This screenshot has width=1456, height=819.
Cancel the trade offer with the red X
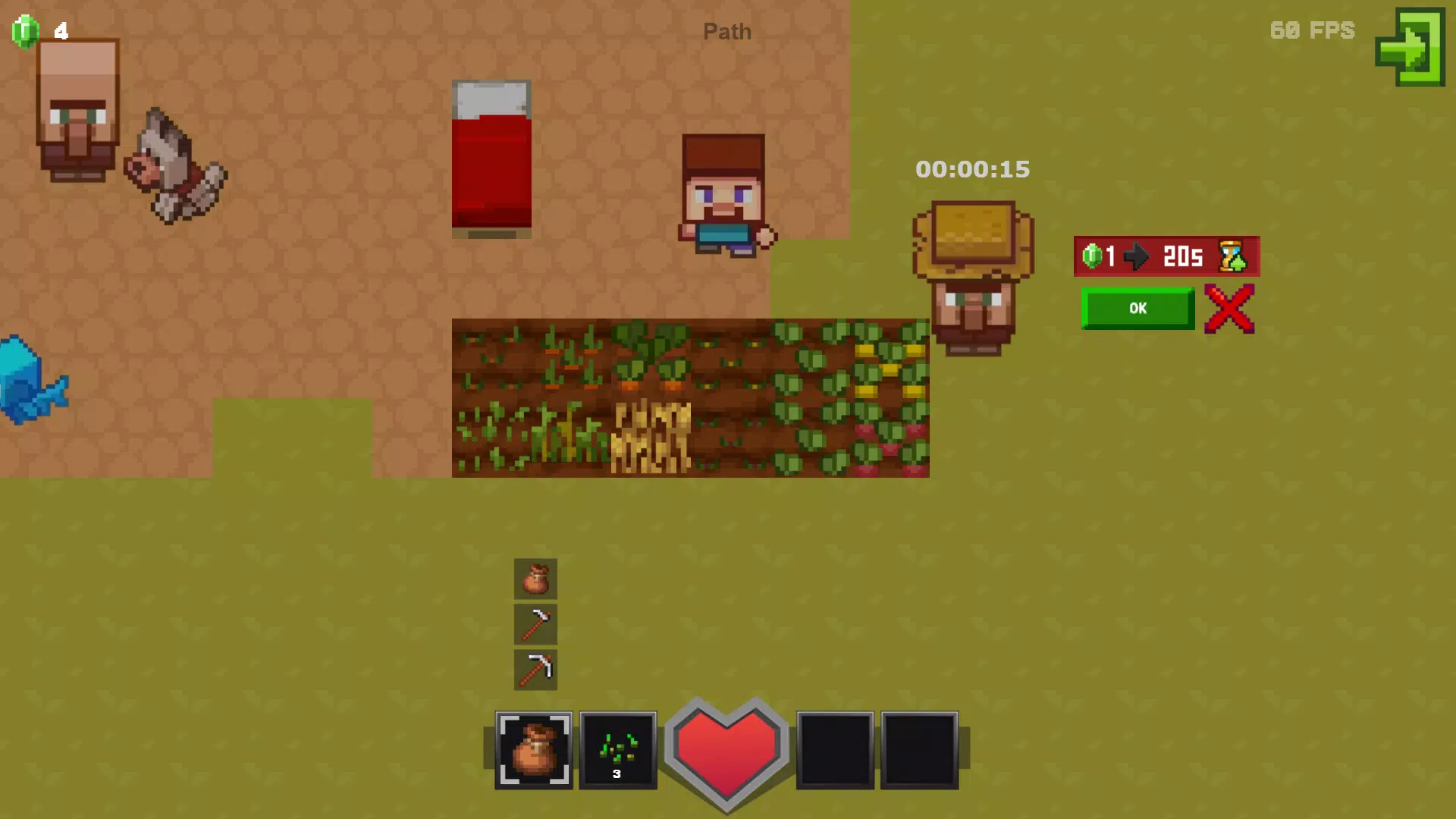click(x=1229, y=309)
